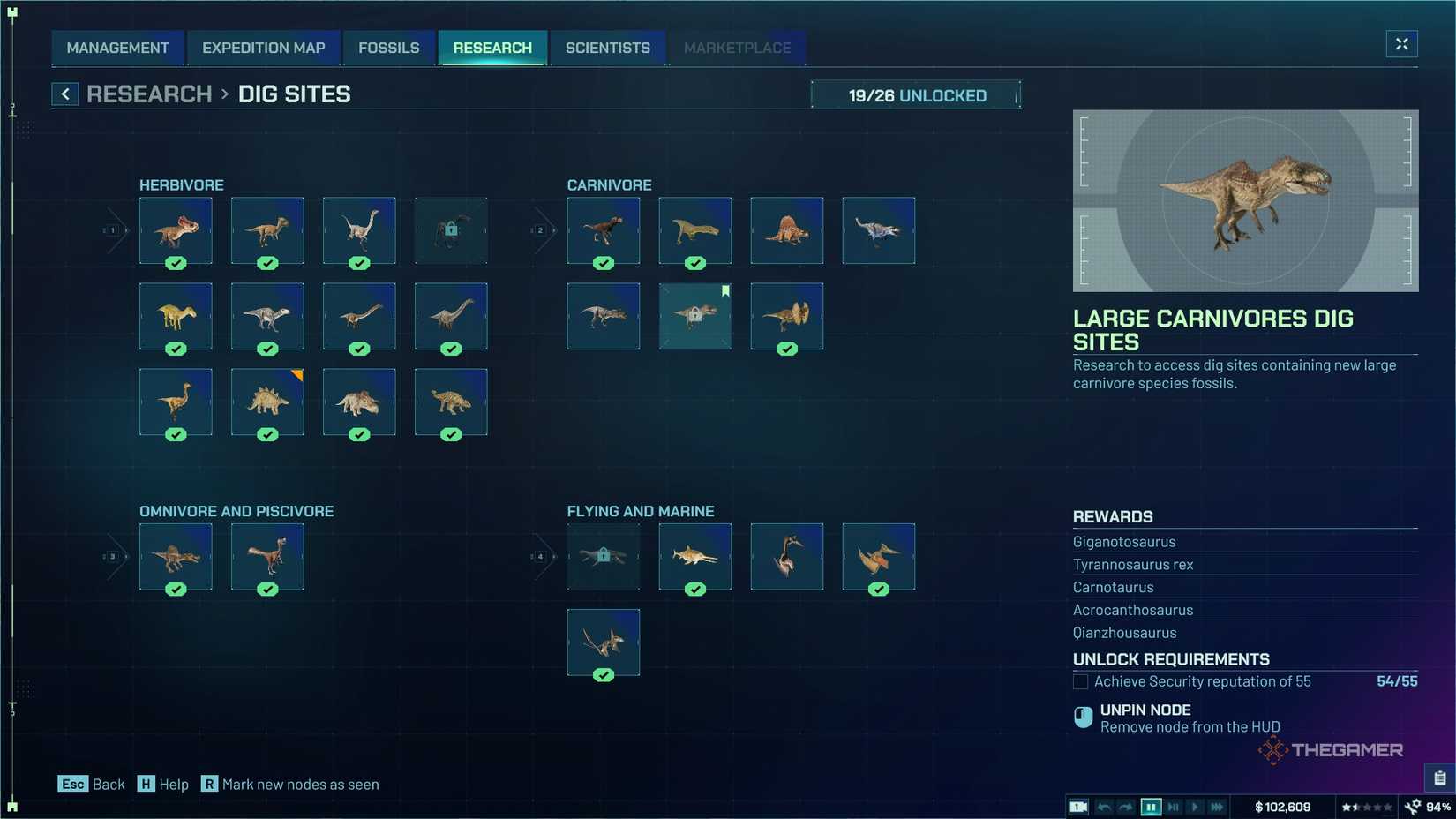This screenshot has width=1456, height=819.
Task: Click the Giganotosaurus preview image thumbnail
Action: click(x=1244, y=200)
